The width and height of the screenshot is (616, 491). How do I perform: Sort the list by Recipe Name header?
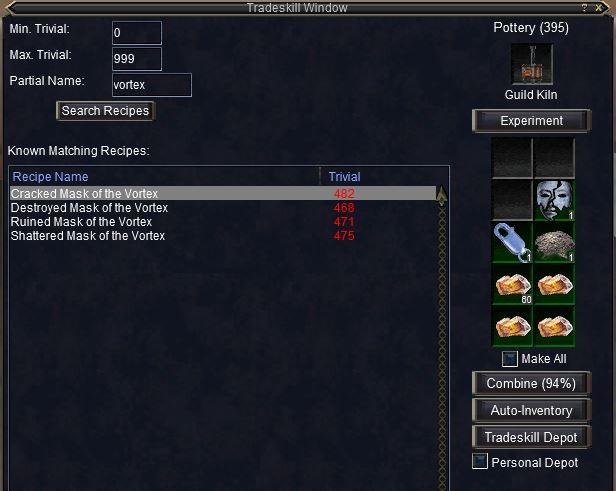tap(50, 177)
